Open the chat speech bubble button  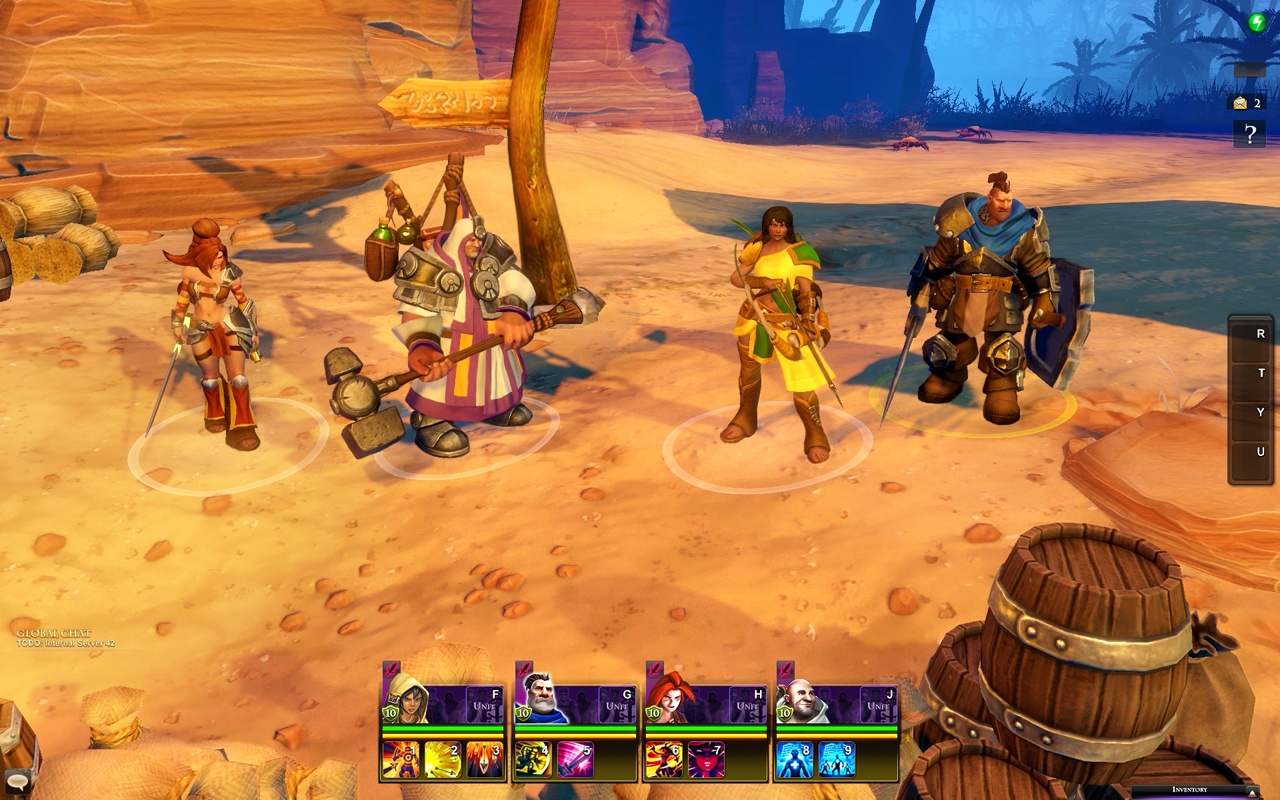[16, 781]
